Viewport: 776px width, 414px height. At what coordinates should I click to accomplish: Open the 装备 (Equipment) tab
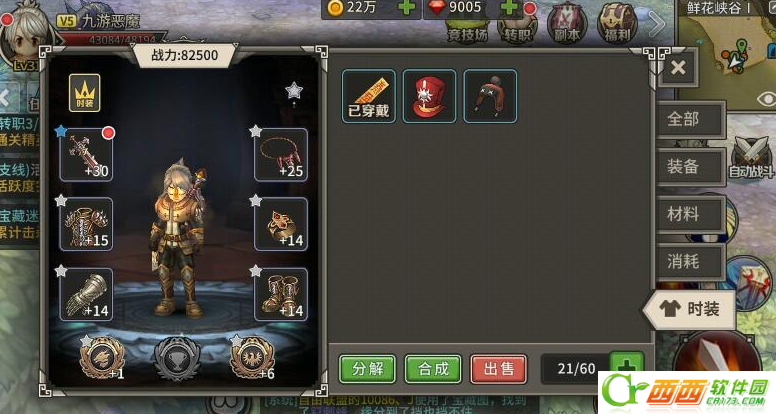685,167
